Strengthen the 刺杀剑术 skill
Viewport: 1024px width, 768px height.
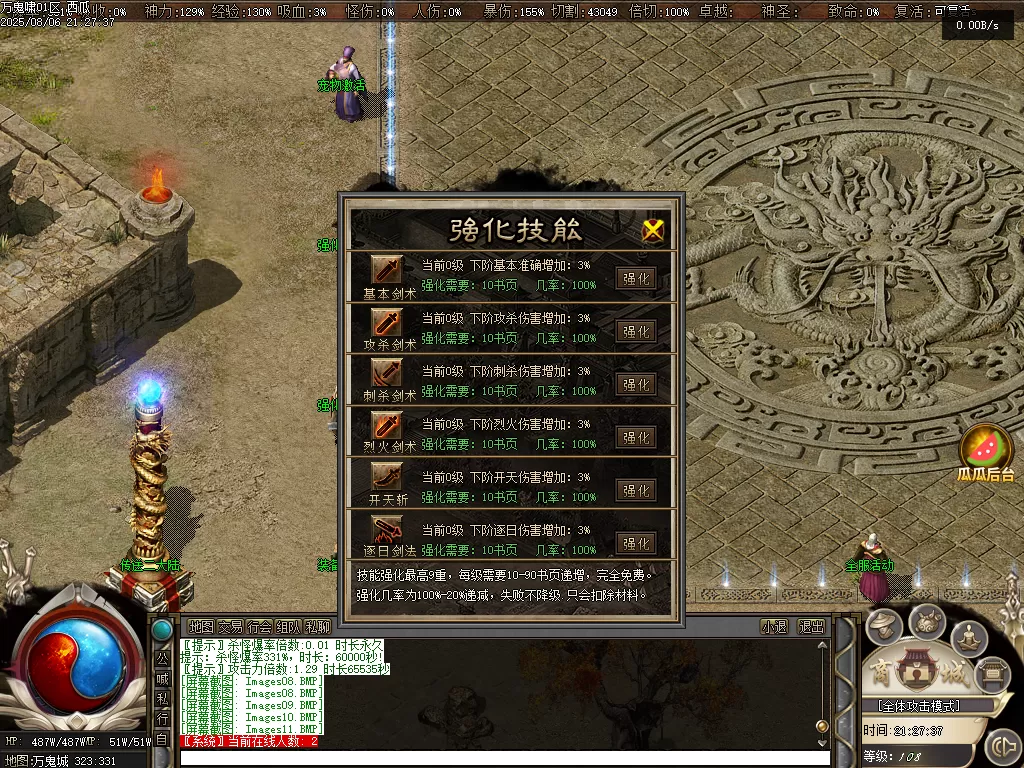point(636,384)
